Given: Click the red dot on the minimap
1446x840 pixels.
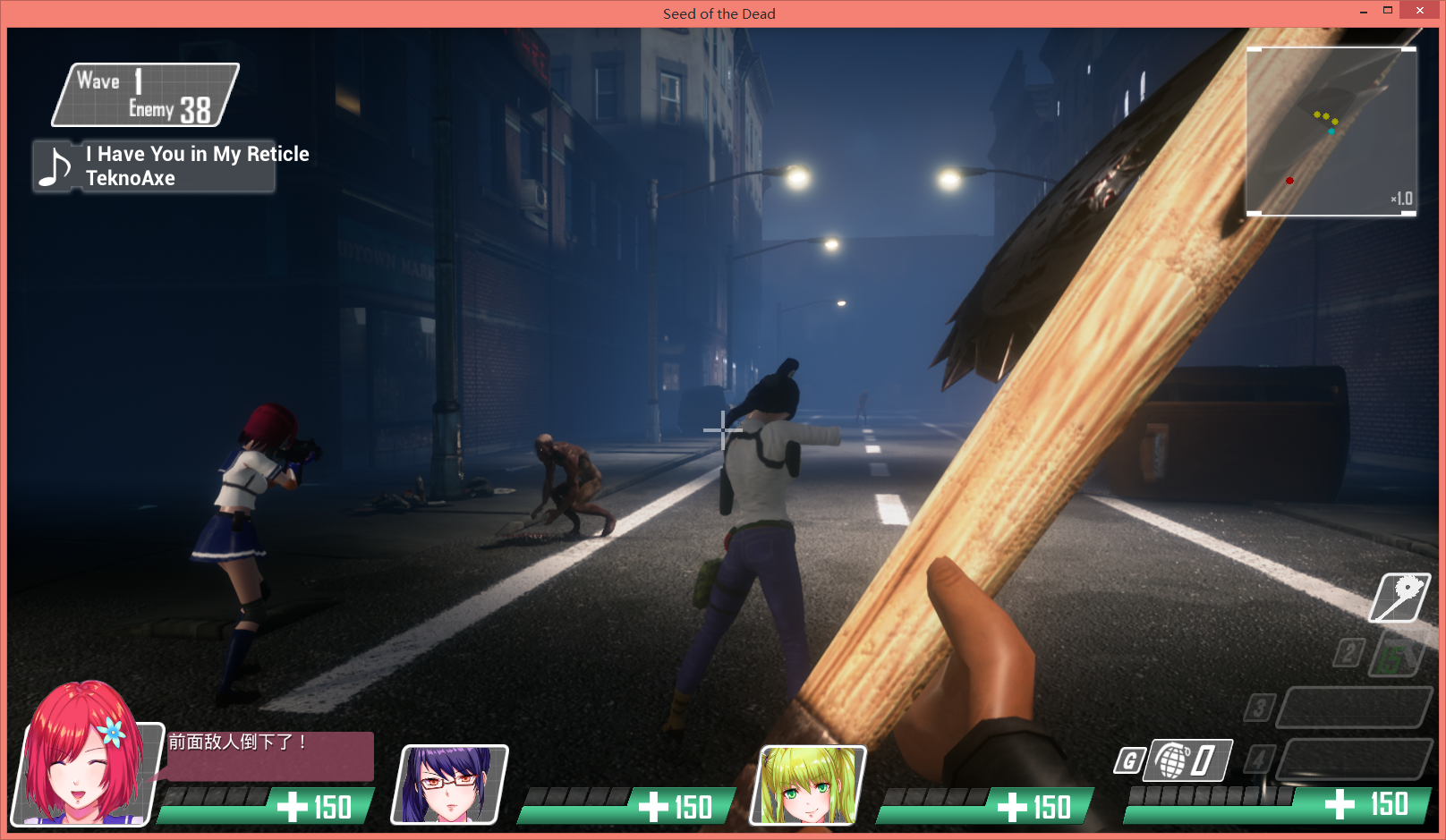Looking at the screenshot, I should click(1289, 179).
